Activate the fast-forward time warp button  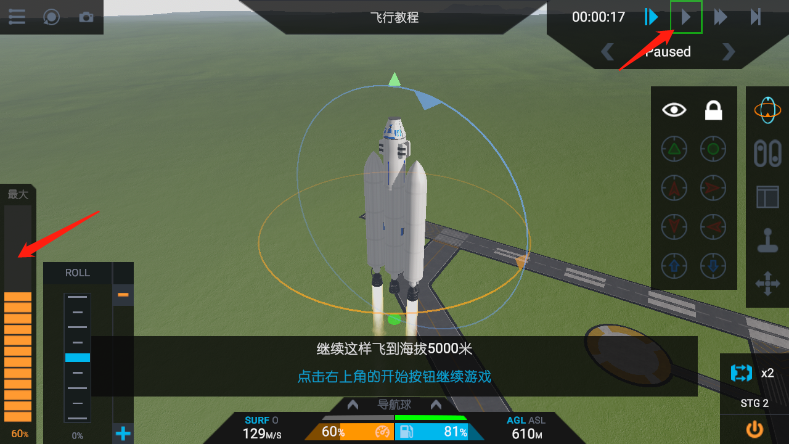pyautogui.click(x=720, y=17)
